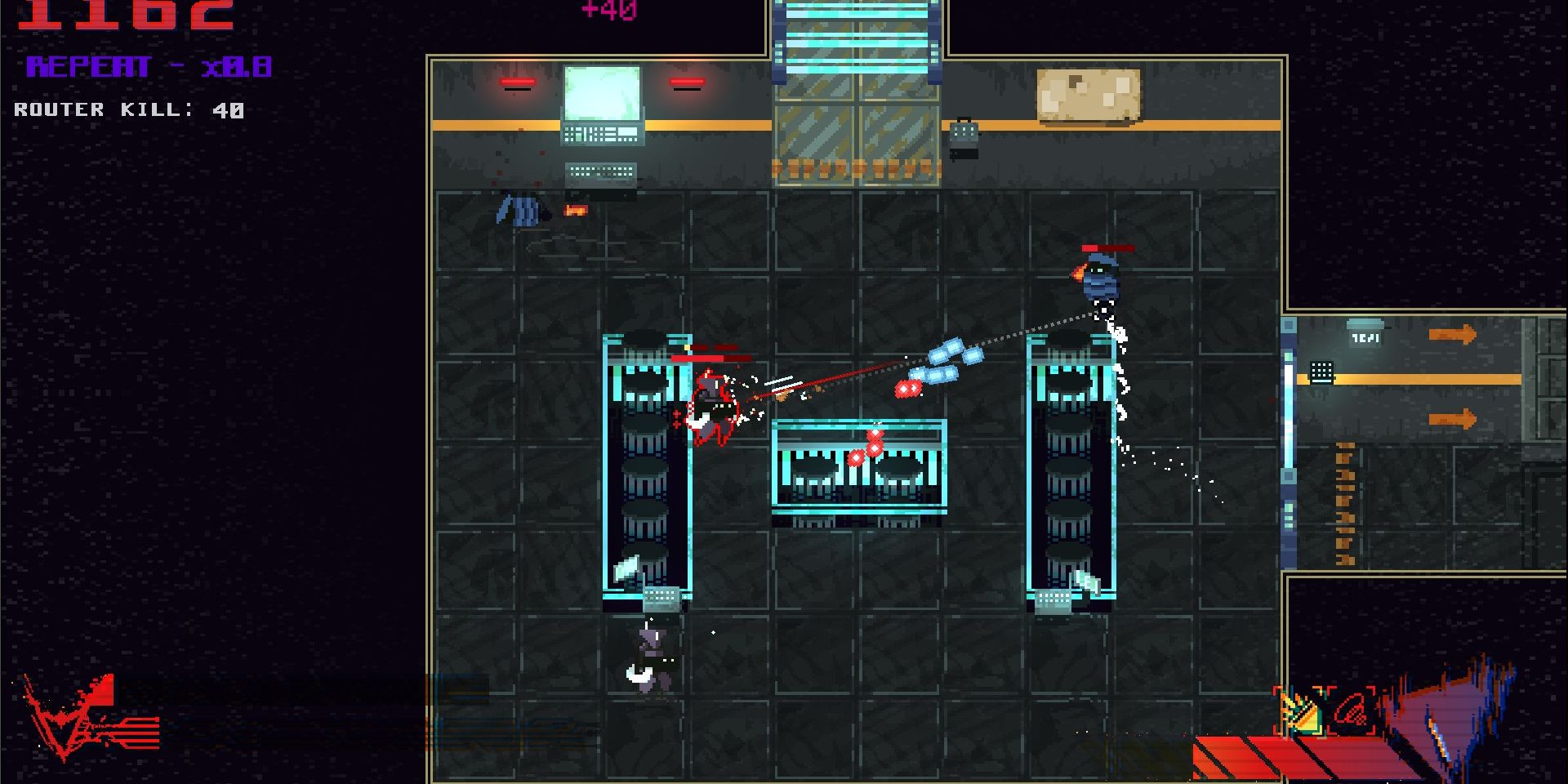Click the orange flame pickup near the desk
This screenshot has height=784, width=1568.
[x=576, y=211]
